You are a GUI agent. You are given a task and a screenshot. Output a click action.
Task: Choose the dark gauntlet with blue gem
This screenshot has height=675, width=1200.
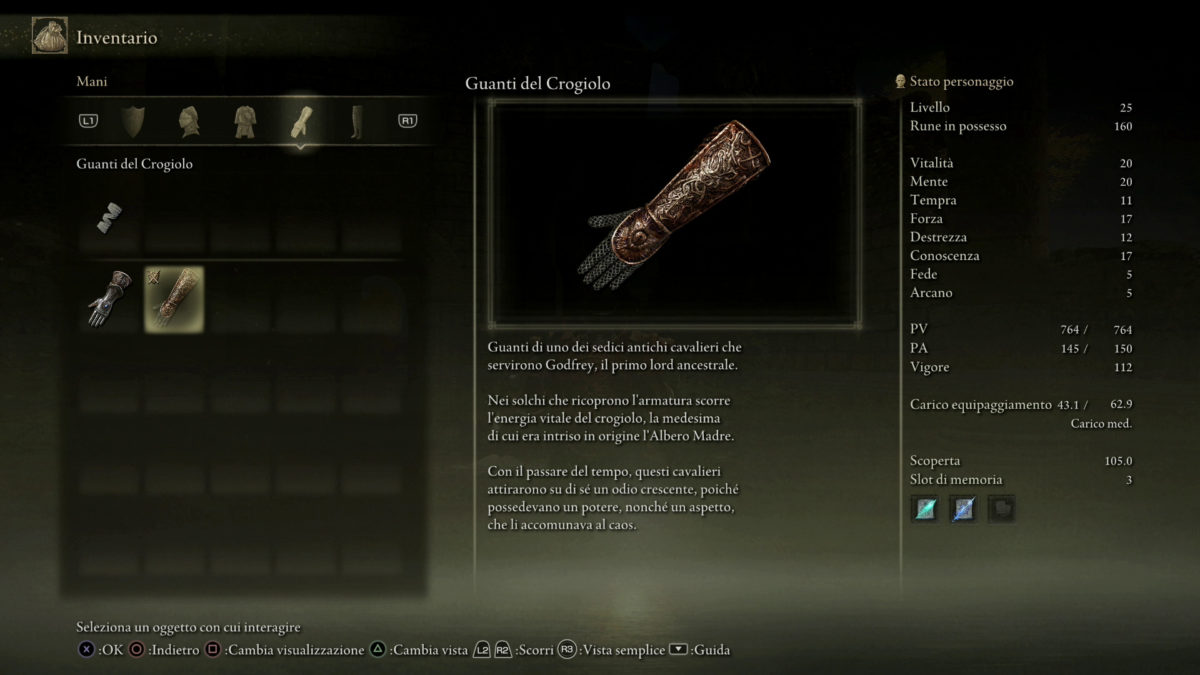110,298
